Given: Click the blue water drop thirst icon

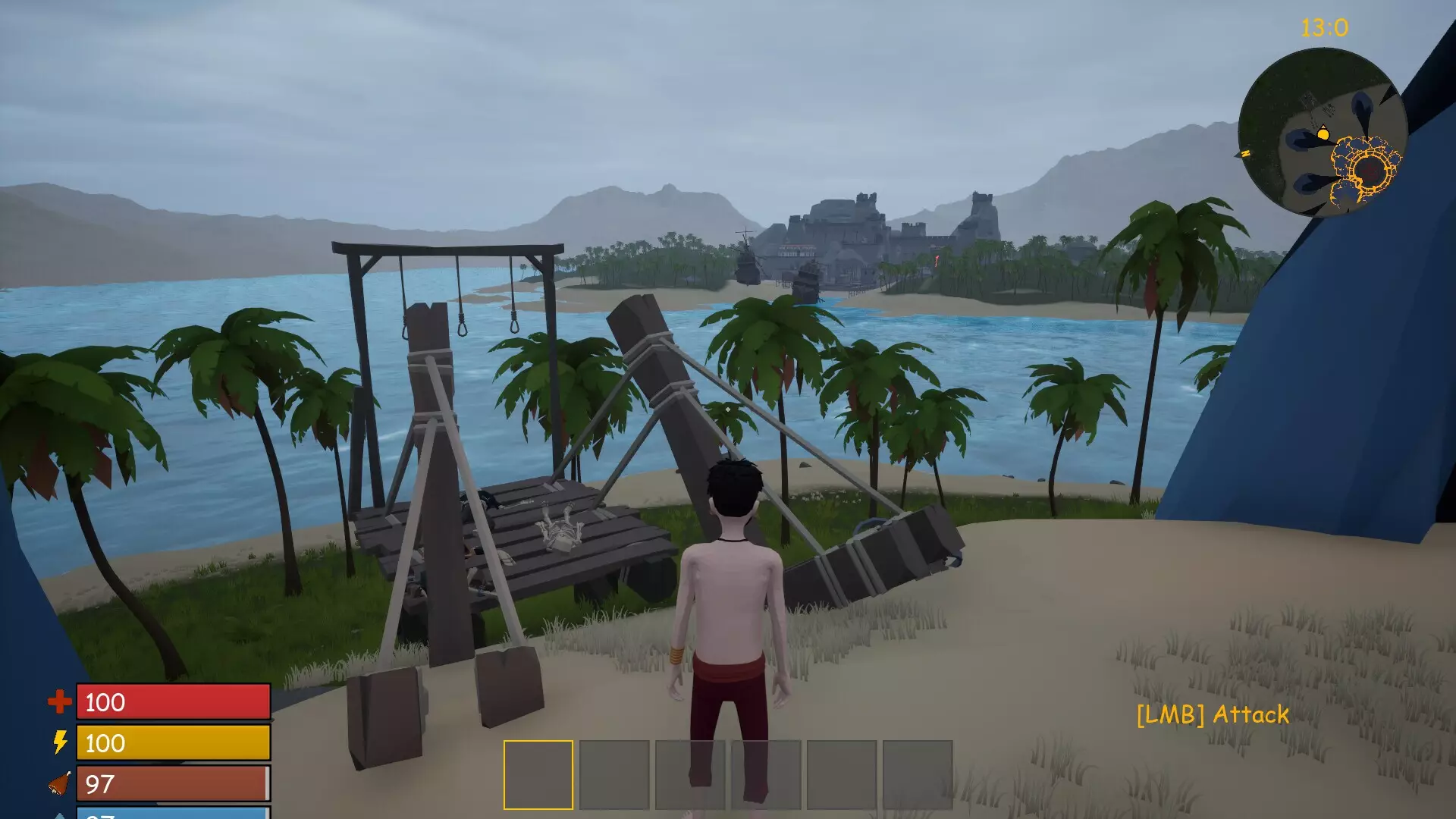Looking at the screenshot, I should pos(60,816).
